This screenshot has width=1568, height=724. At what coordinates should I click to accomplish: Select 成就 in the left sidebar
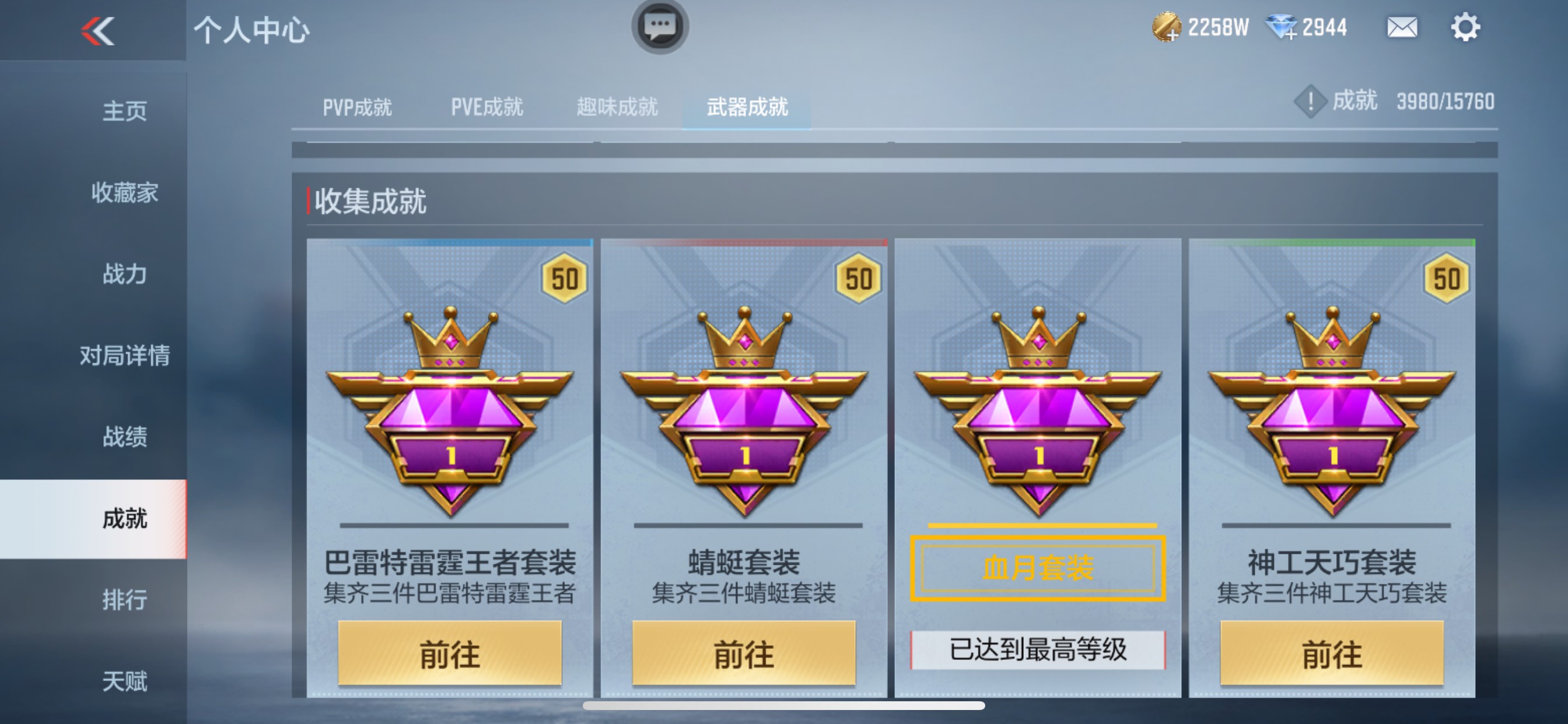[x=125, y=517]
